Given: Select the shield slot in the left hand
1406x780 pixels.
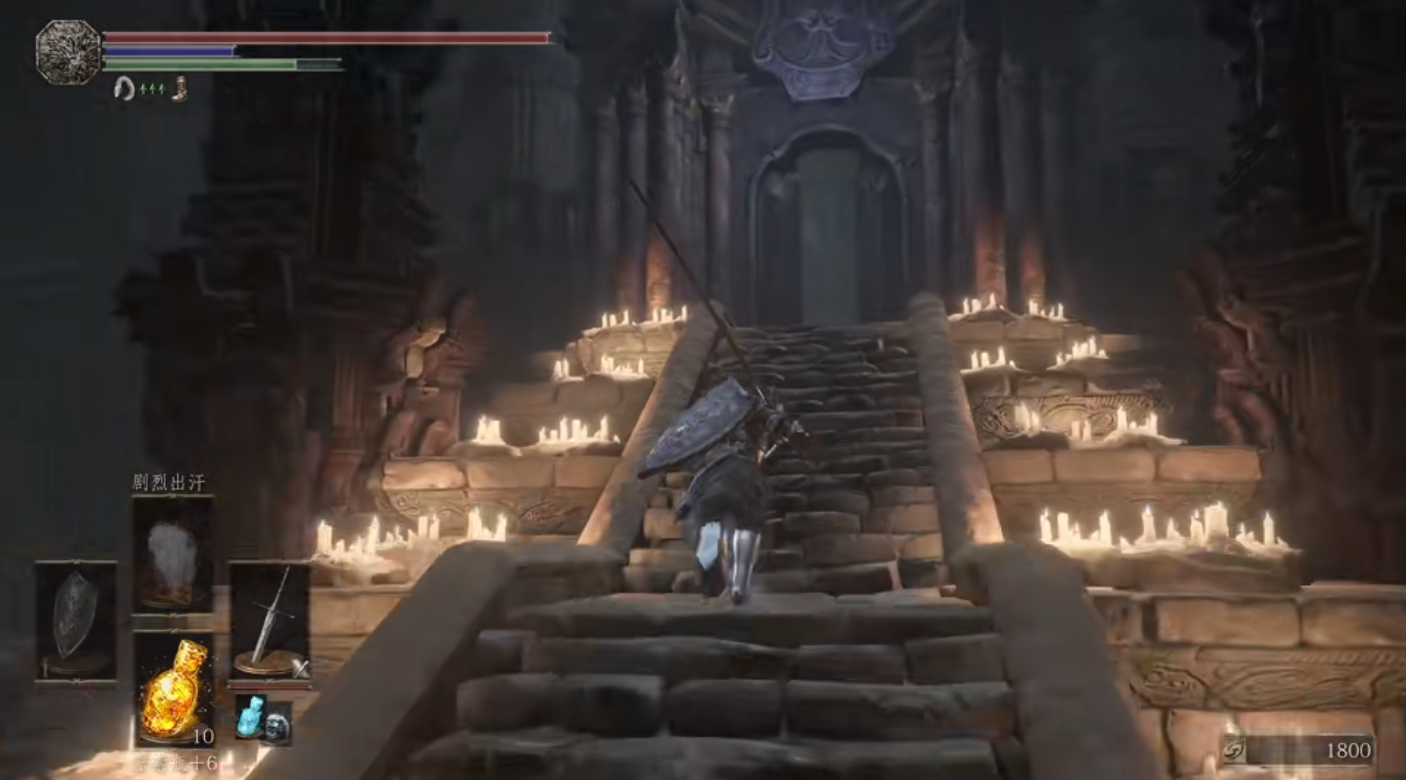Looking at the screenshot, I should click(75, 621).
